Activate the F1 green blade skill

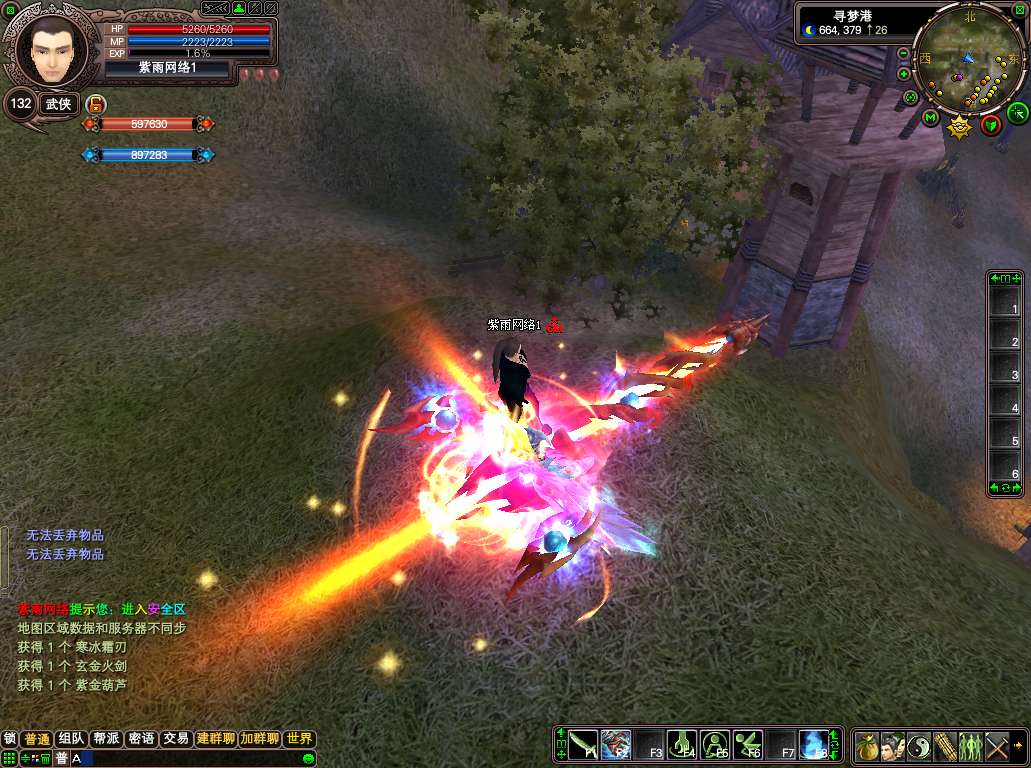(584, 745)
